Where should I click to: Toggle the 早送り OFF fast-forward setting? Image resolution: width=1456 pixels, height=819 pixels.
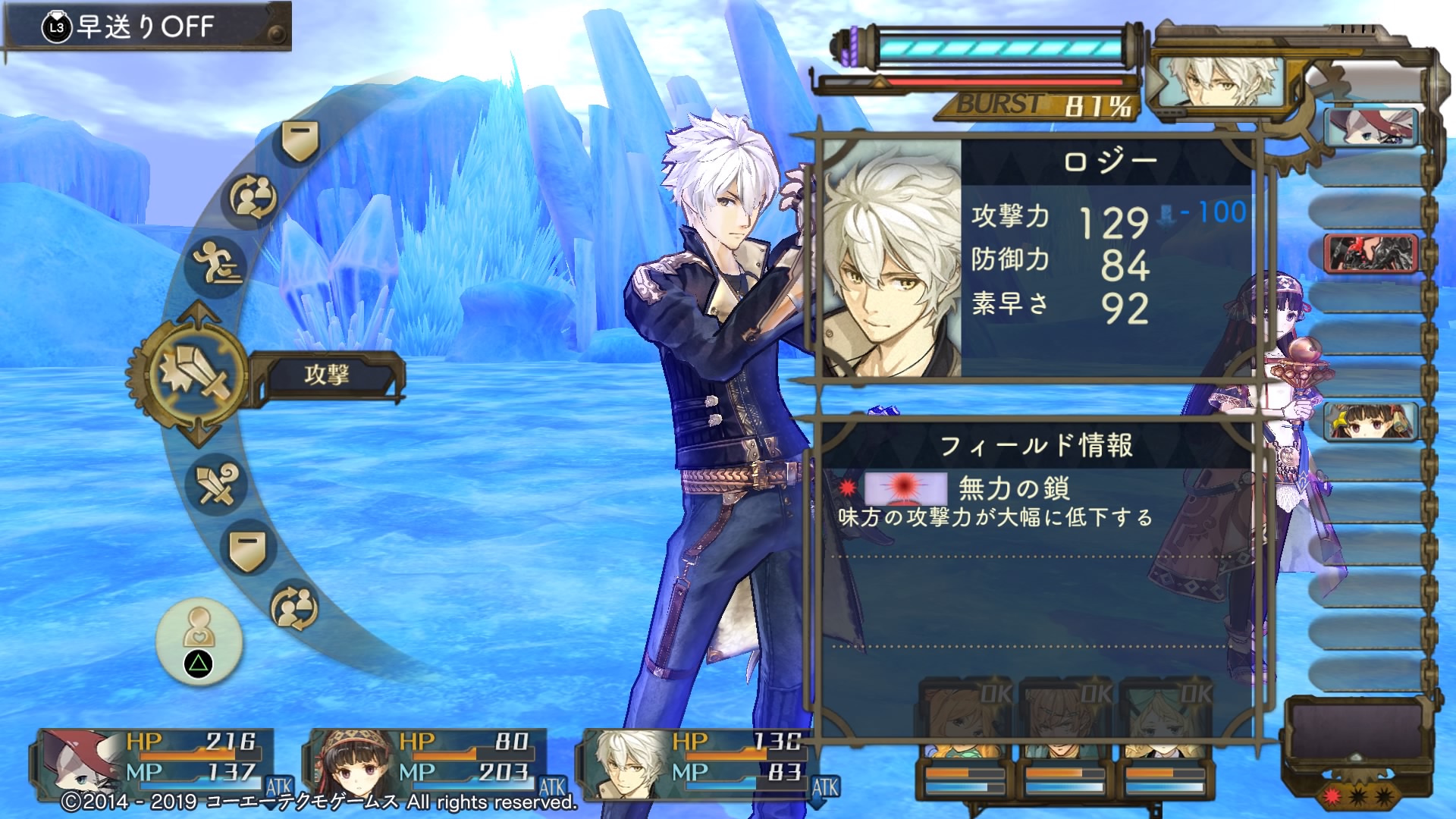146,27
